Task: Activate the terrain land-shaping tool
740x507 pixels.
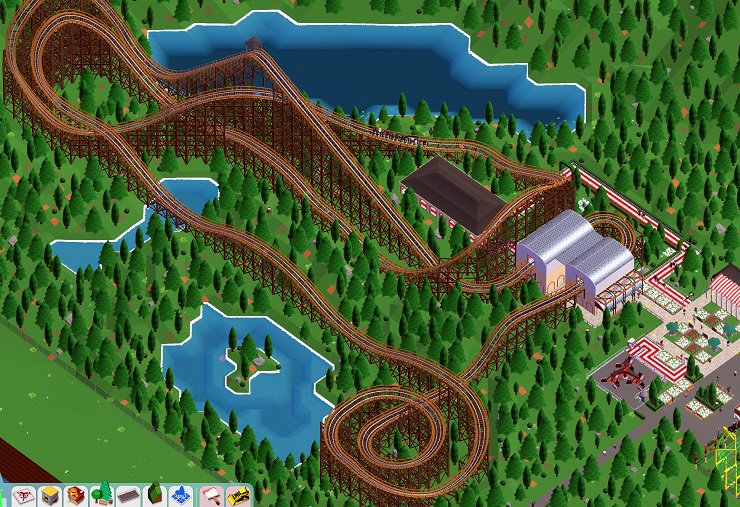Action: click(154, 495)
